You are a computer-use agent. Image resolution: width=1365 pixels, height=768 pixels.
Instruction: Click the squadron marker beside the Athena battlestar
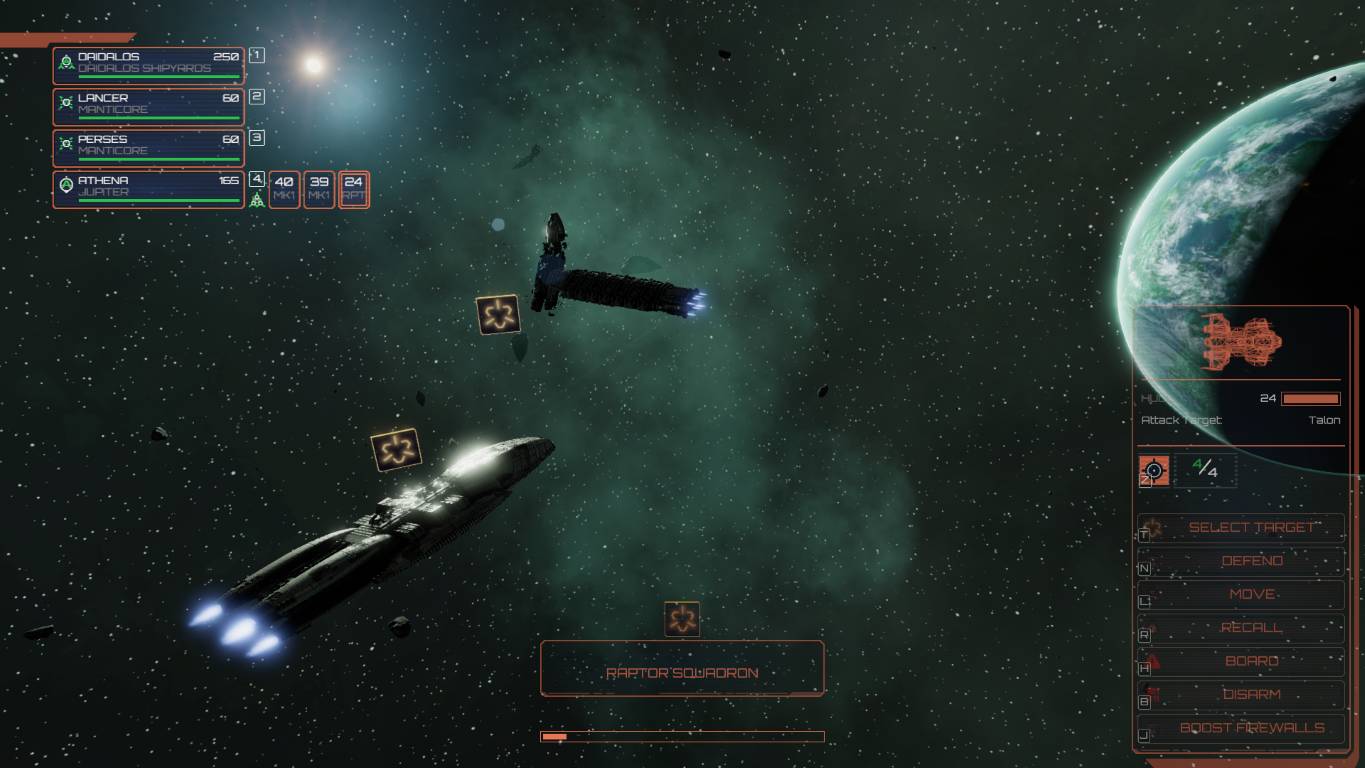tap(396, 449)
